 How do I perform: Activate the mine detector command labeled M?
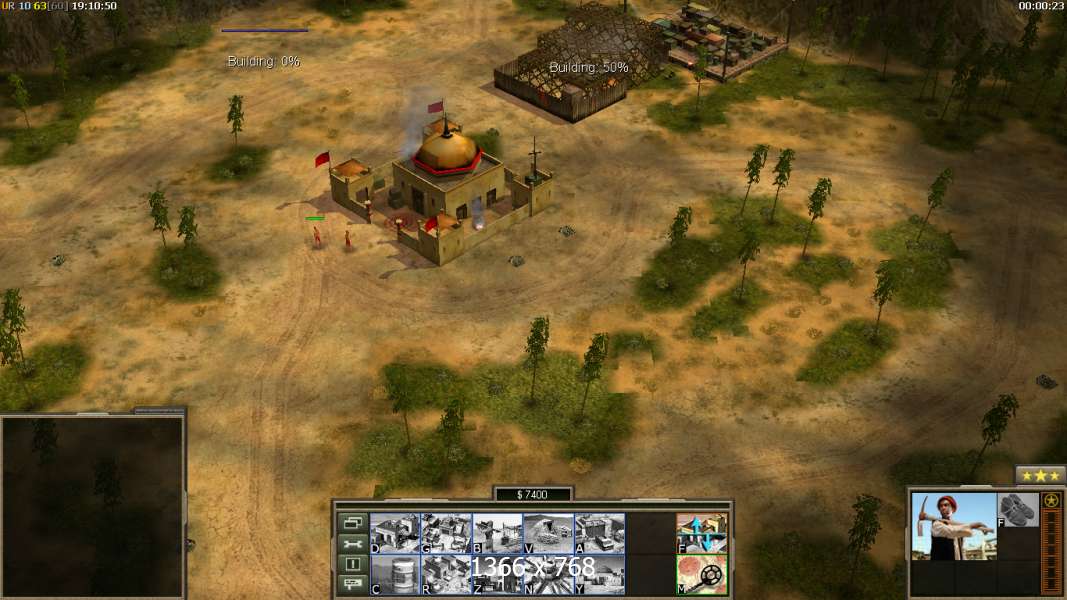702,574
